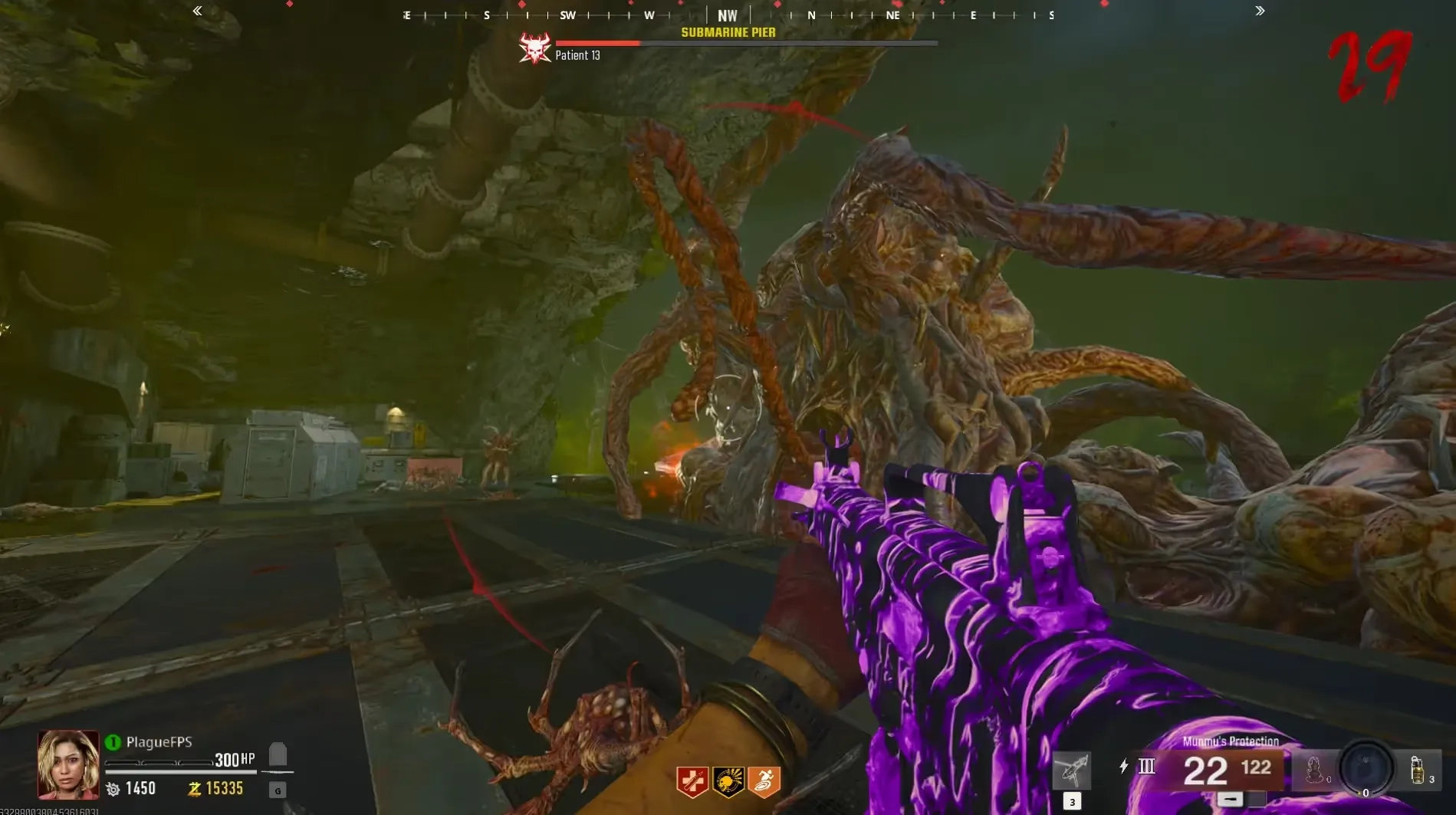Click the orange Stamin-Up runner perk icon

(x=764, y=781)
